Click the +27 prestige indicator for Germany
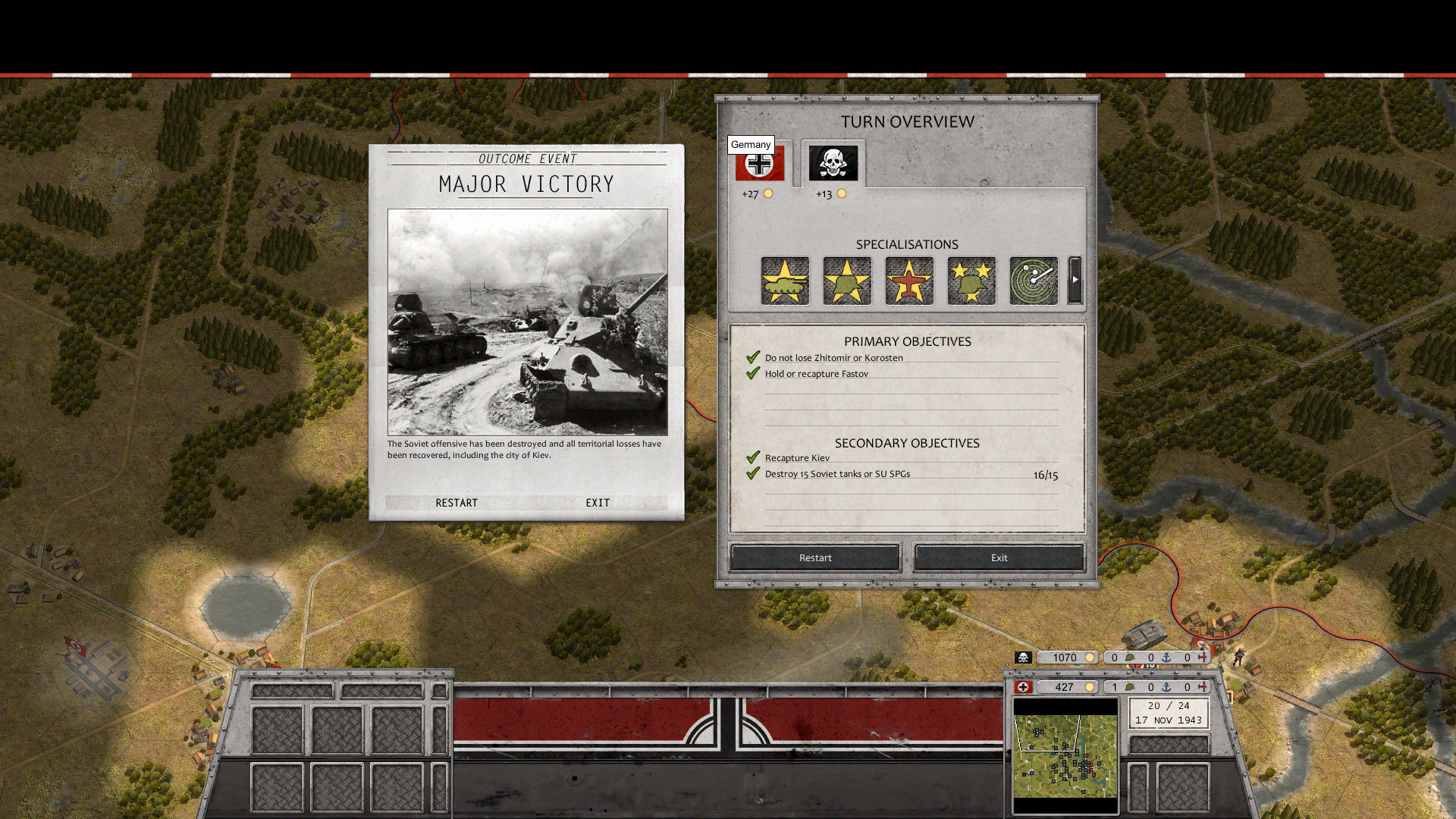The width and height of the screenshot is (1456, 819). click(751, 194)
